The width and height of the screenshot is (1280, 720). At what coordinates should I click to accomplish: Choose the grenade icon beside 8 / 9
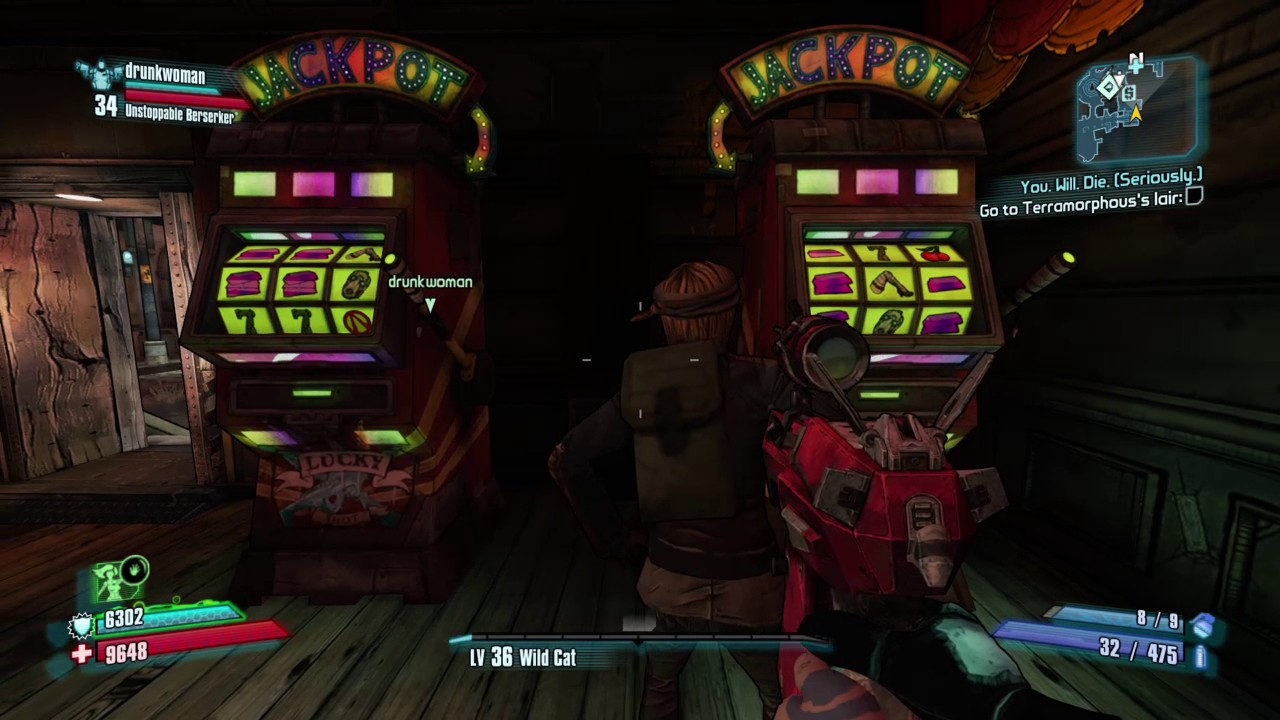(x=1201, y=625)
